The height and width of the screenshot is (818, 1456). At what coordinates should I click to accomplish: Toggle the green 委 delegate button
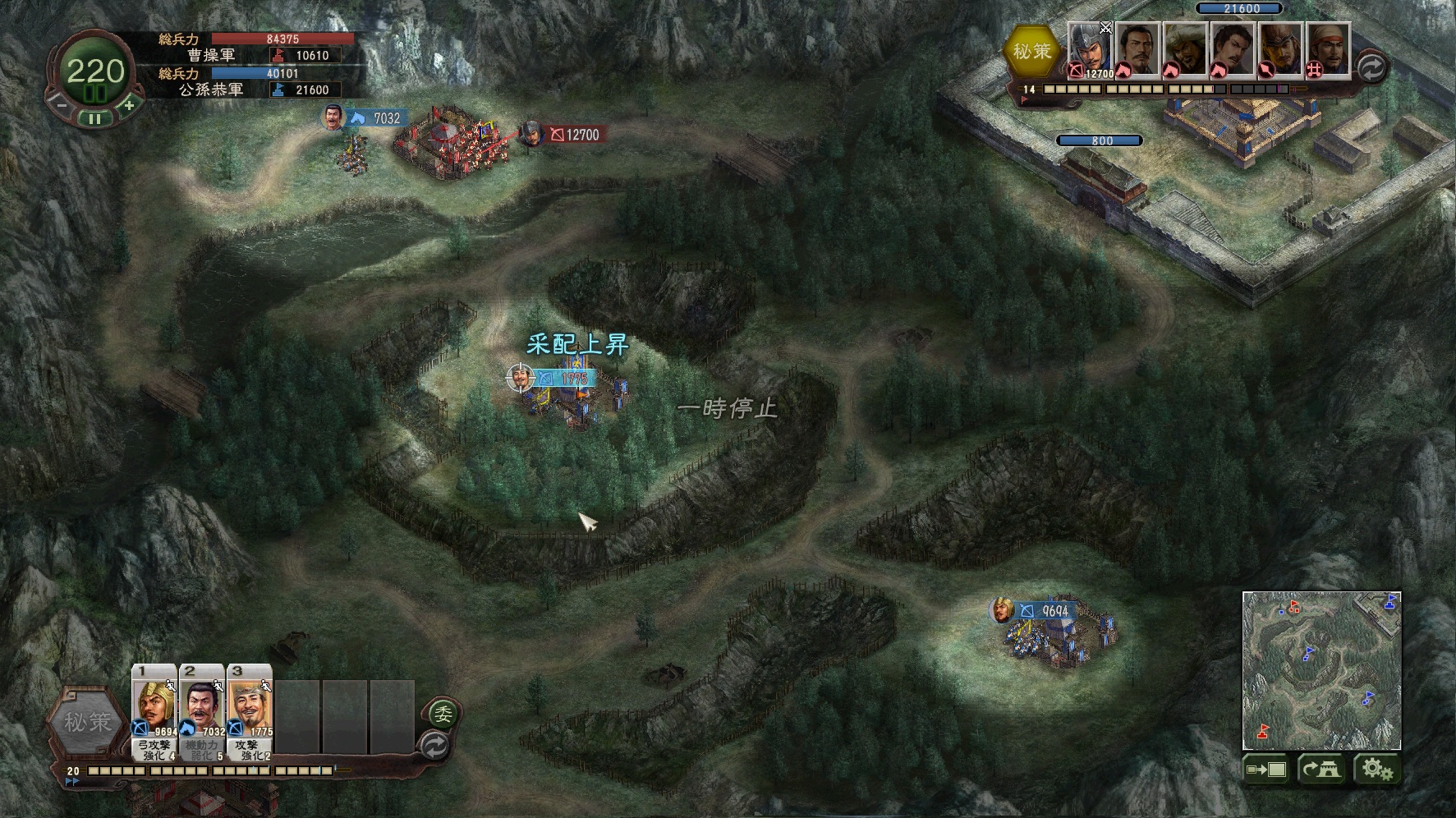442,713
